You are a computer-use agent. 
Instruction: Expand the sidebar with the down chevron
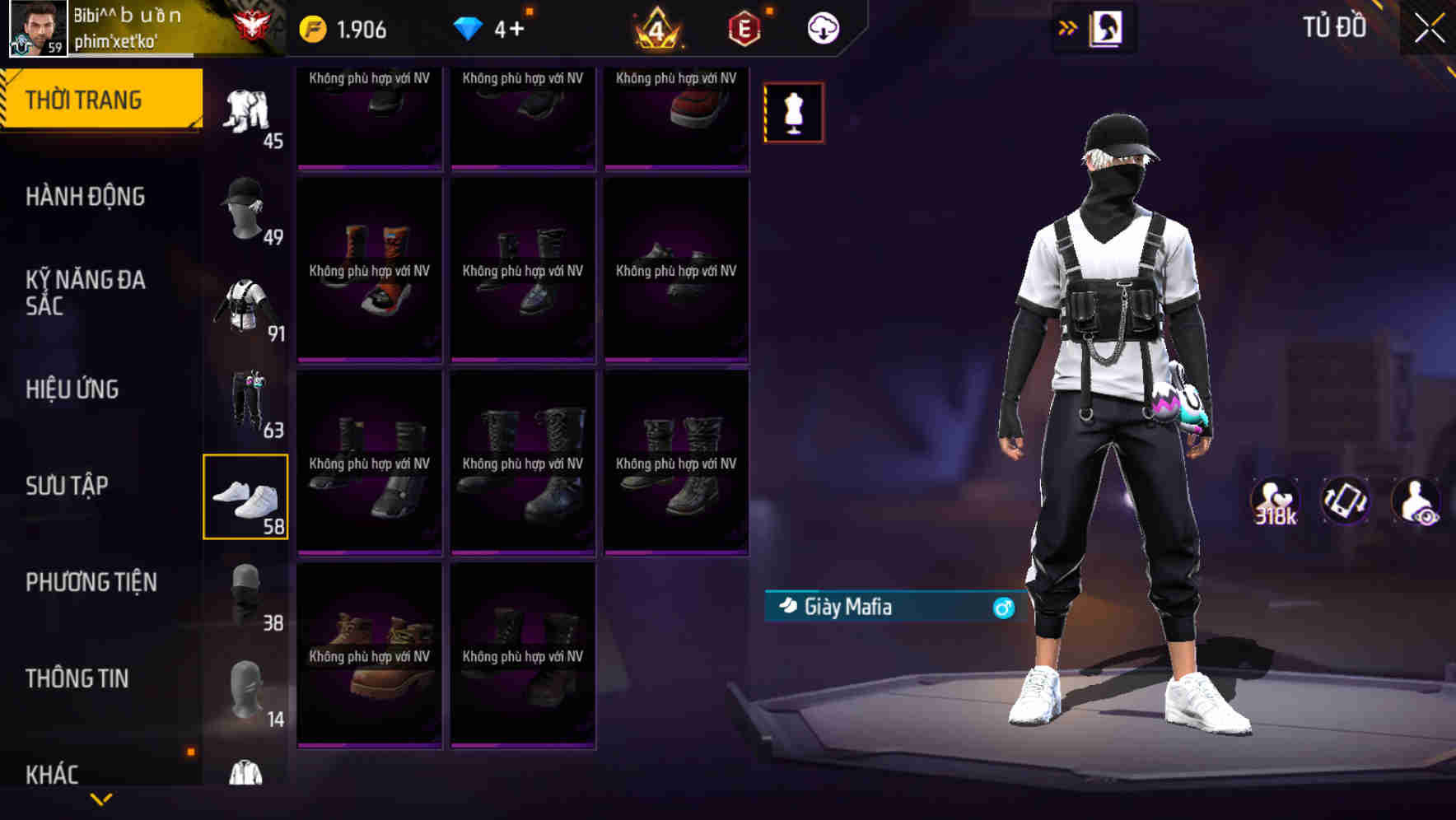102,800
